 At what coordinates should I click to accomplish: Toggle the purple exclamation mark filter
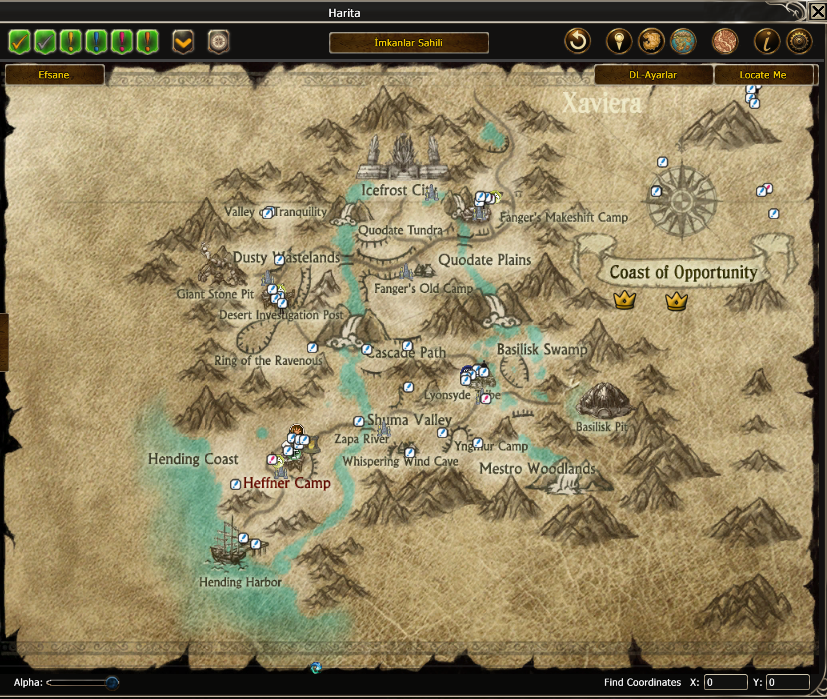122,42
